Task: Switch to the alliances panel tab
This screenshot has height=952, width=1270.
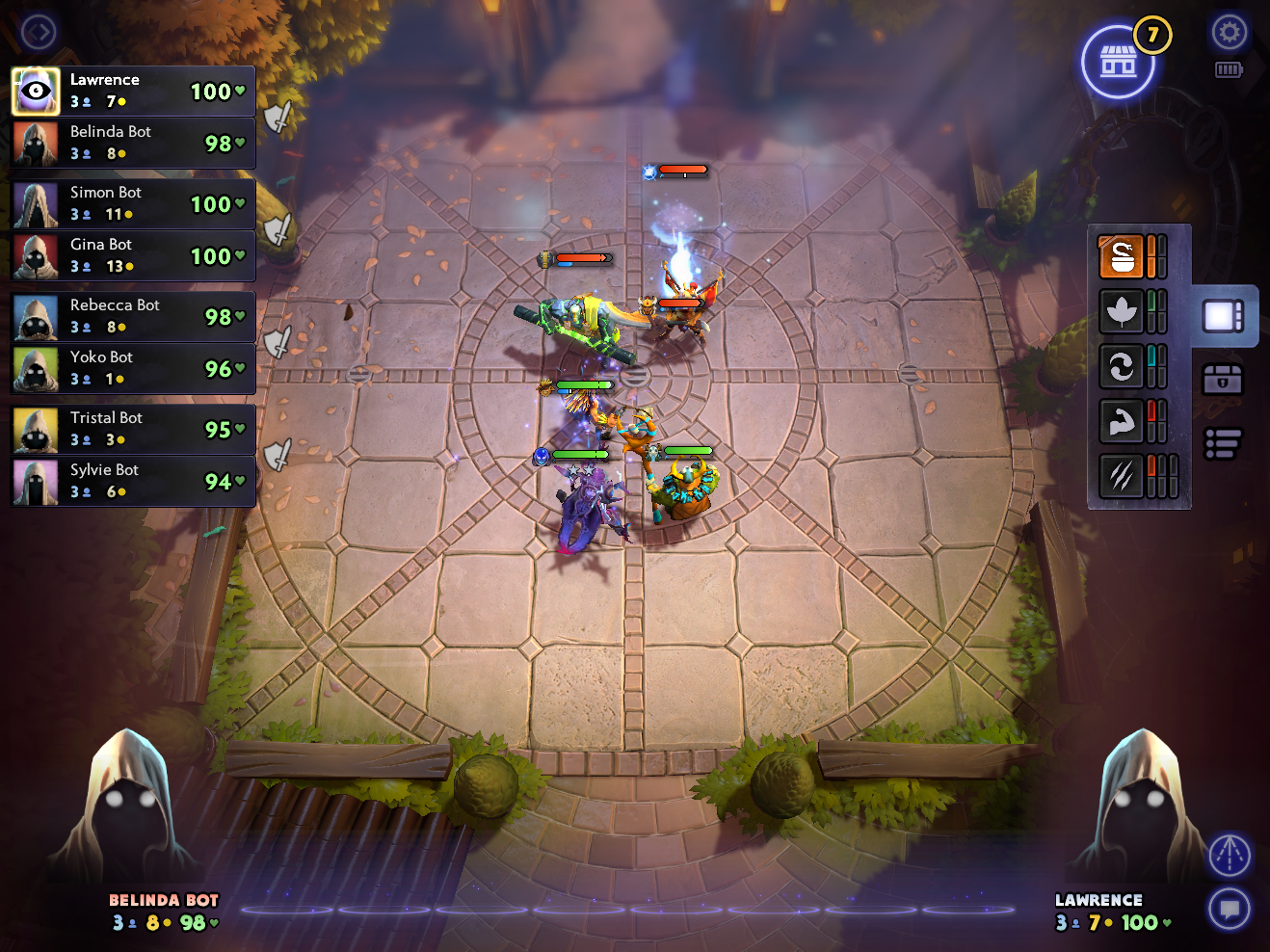Action: 1223,316
